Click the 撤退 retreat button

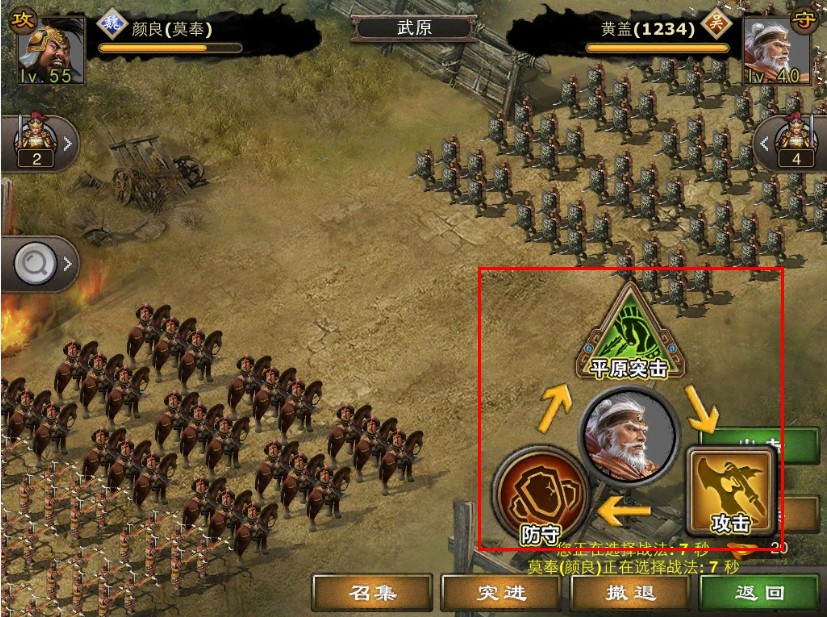click(x=630, y=592)
